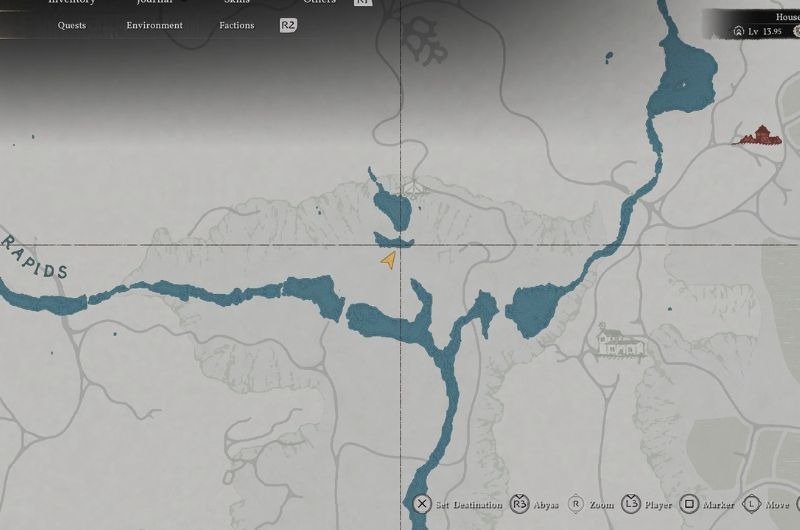Choose the Factions map filter

(237, 25)
